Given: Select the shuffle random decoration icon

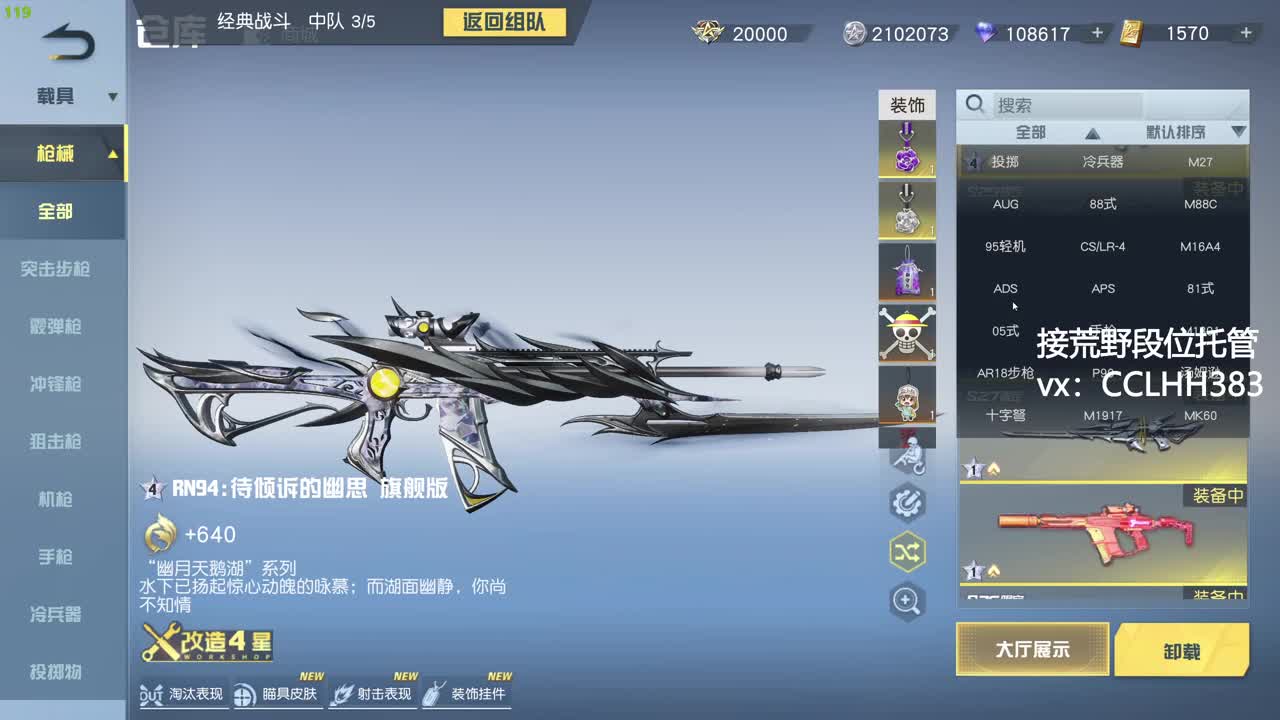Looking at the screenshot, I should [x=906, y=551].
